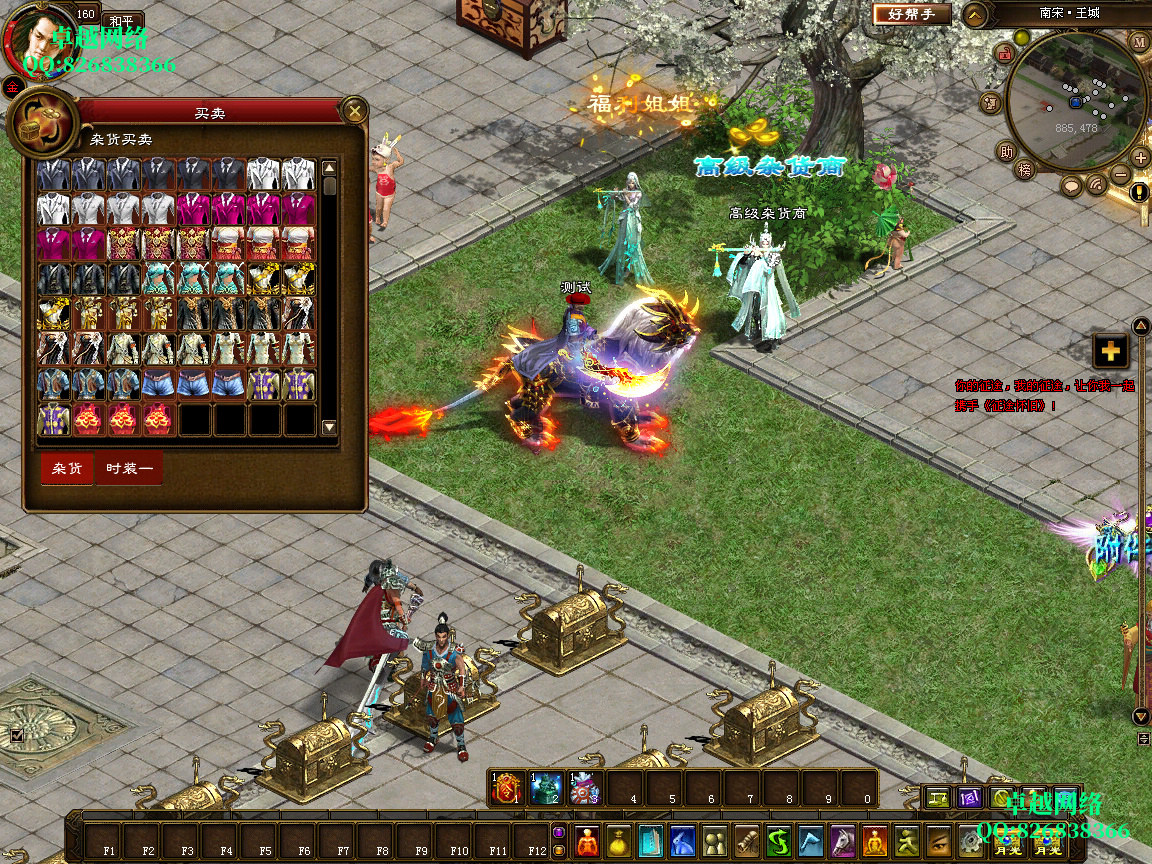
Task: Open the world map with the M button
Action: (1139, 41)
